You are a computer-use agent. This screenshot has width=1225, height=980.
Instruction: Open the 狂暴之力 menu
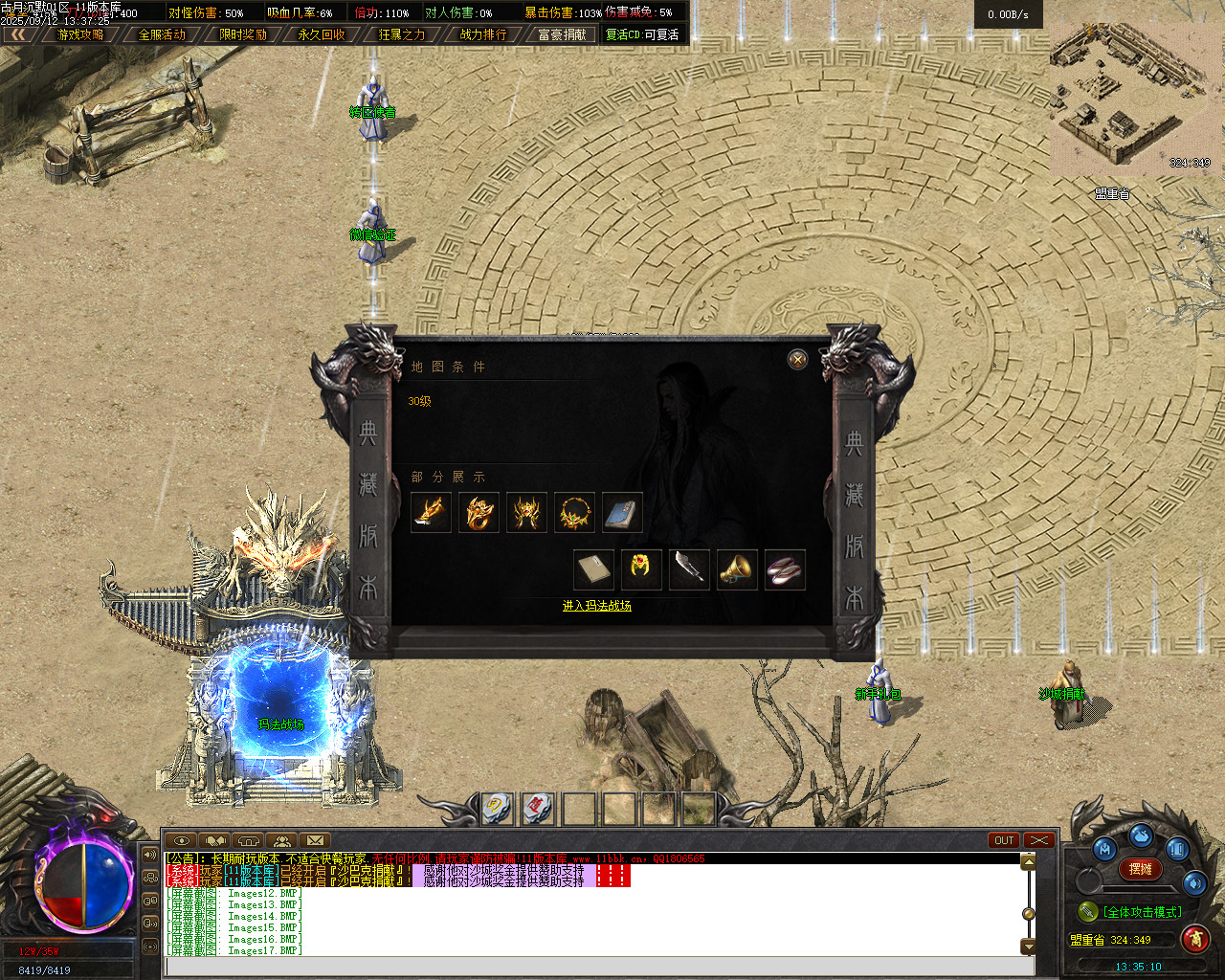402,34
